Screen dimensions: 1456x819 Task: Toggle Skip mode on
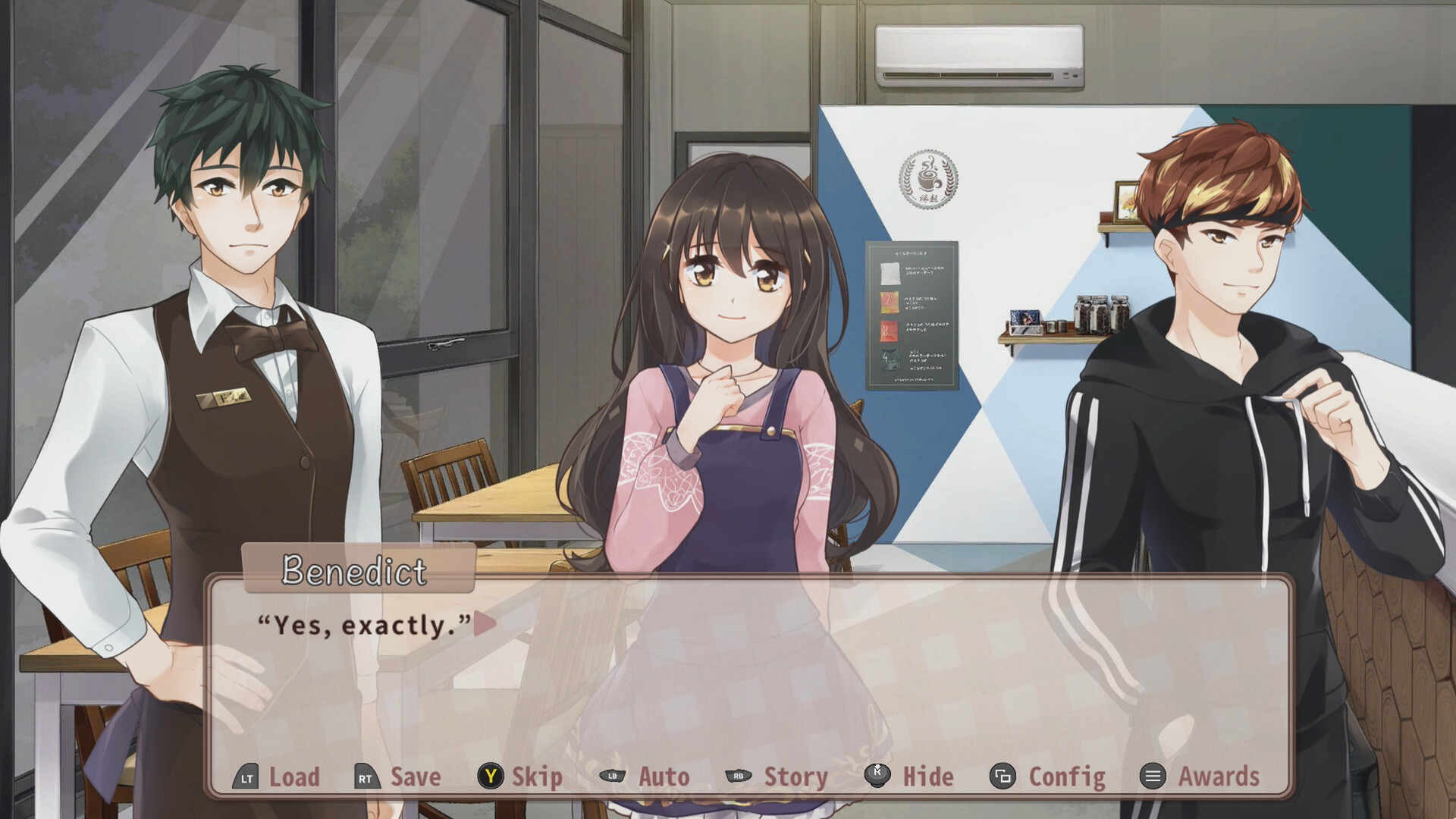point(535,777)
